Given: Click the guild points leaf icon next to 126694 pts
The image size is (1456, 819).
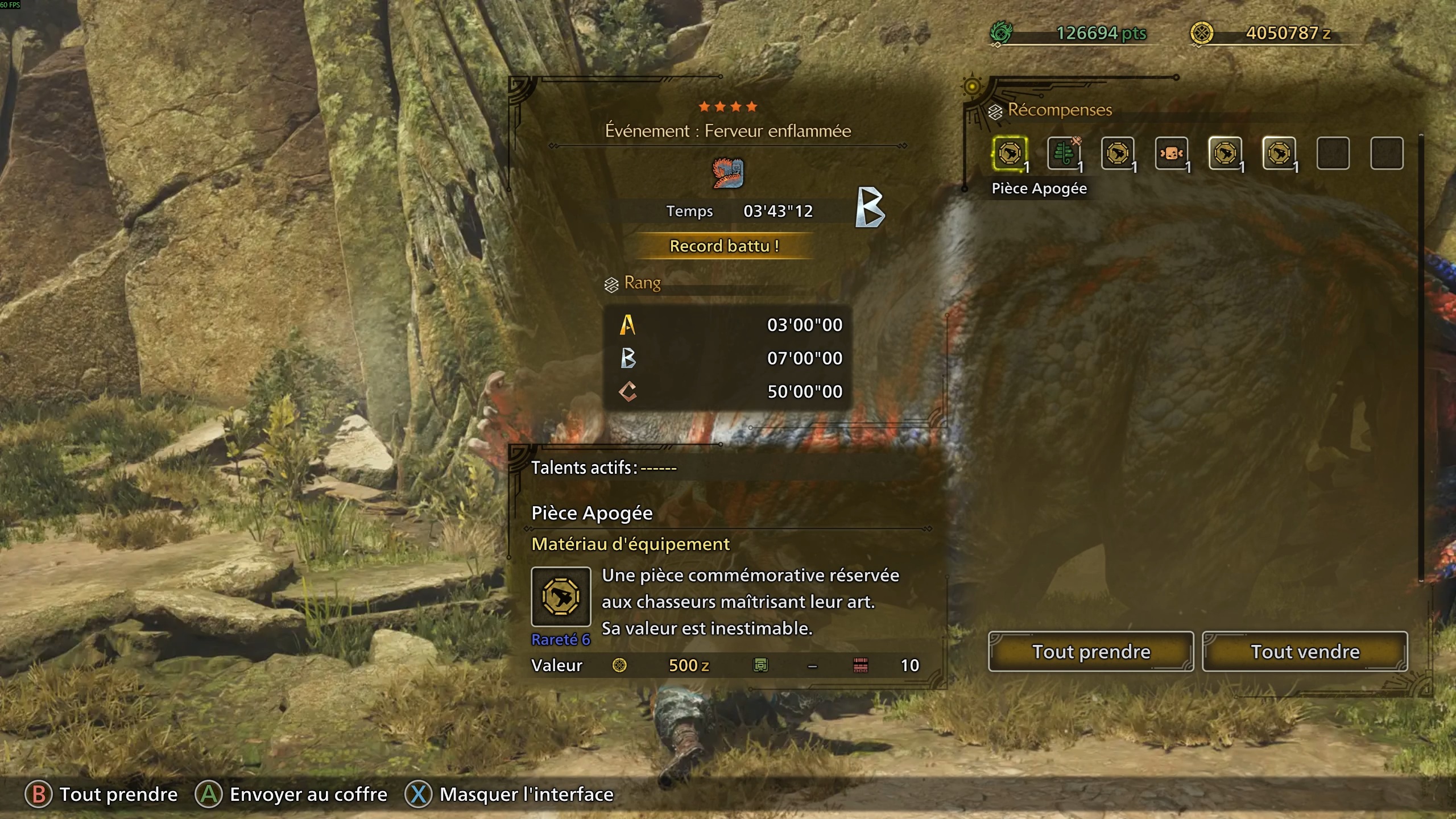Looking at the screenshot, I should coord(1001,34).
